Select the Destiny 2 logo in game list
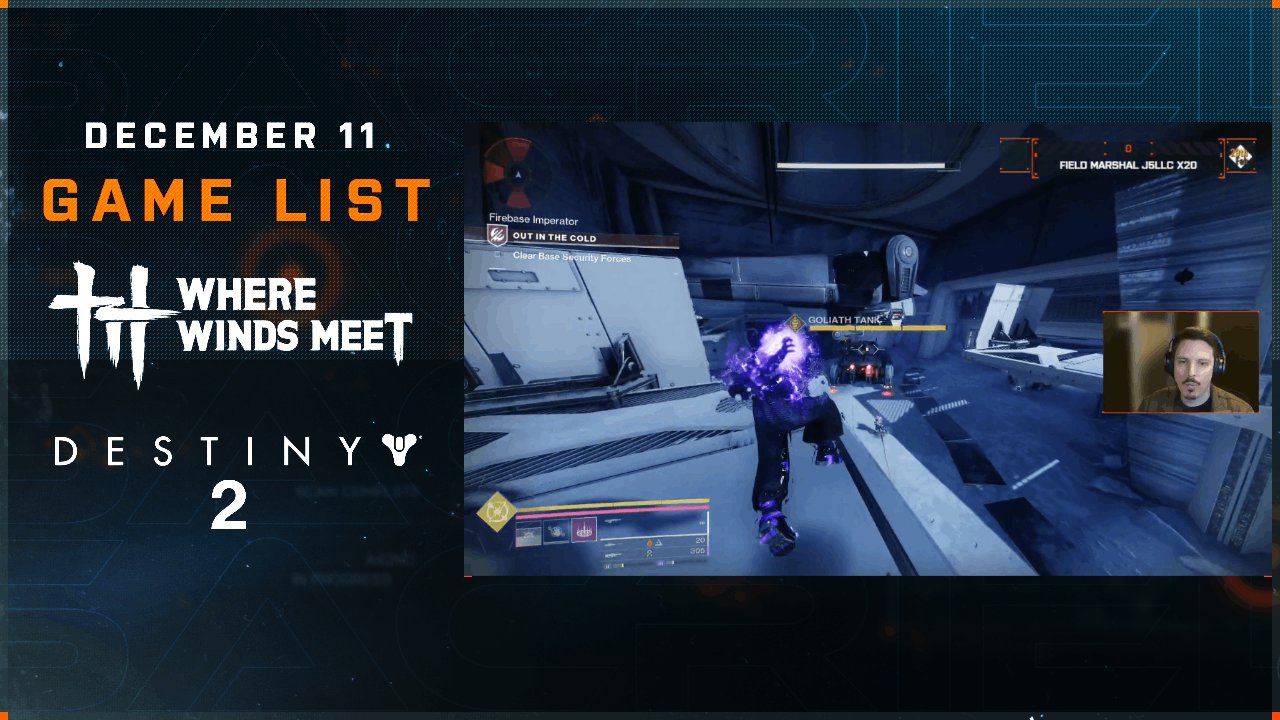Viewport: 1280px width, 720px height. point(237,478)
